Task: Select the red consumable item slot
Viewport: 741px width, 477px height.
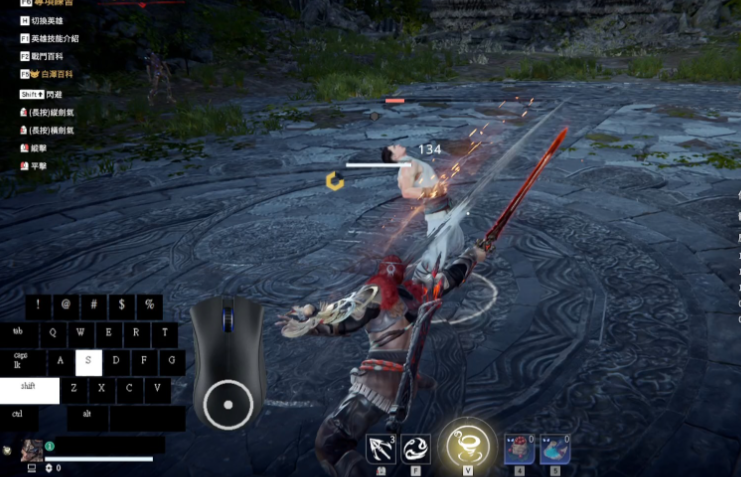Action: [x=518, y=449]
